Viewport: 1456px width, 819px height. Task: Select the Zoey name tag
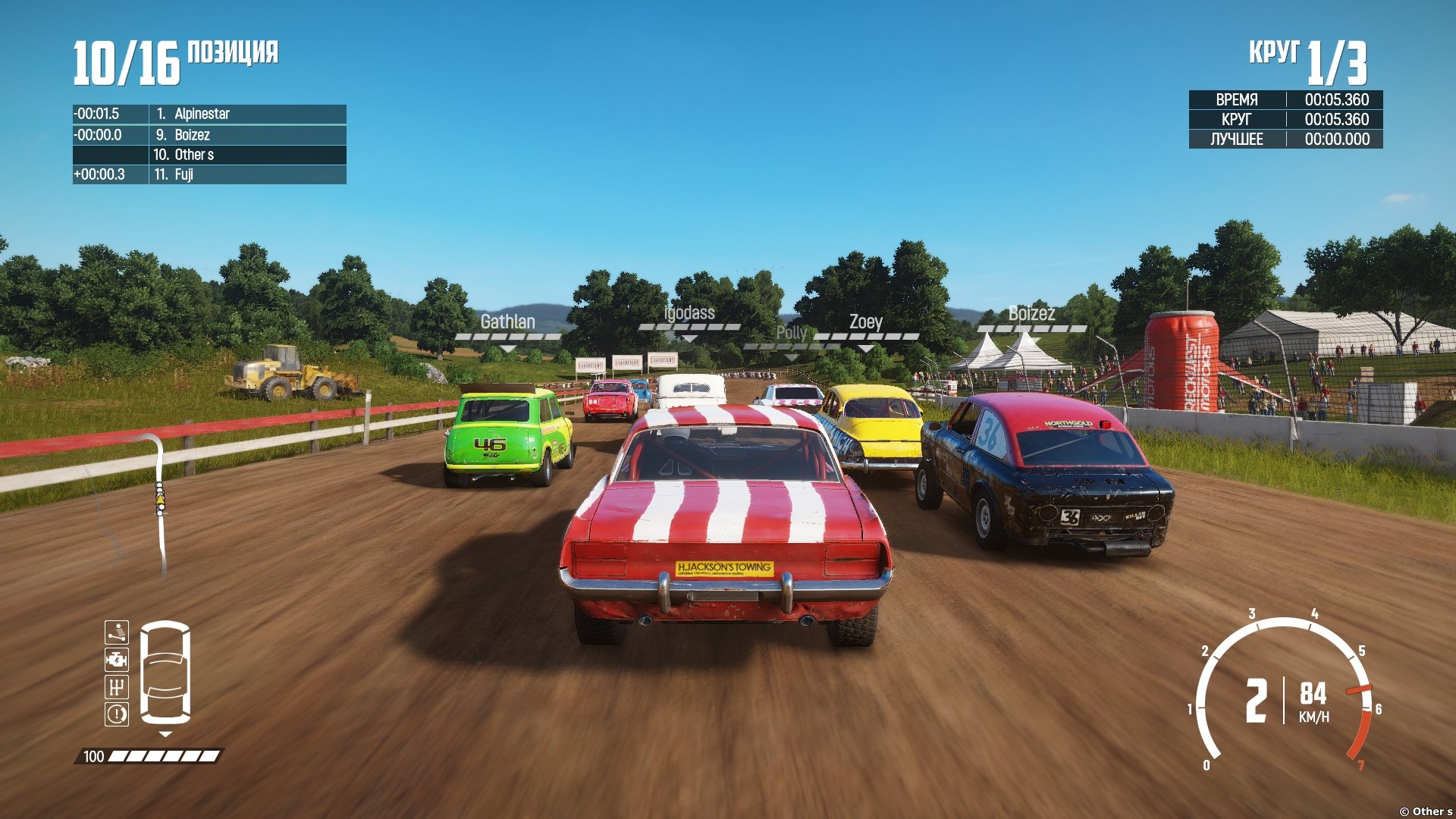[865, 322]
